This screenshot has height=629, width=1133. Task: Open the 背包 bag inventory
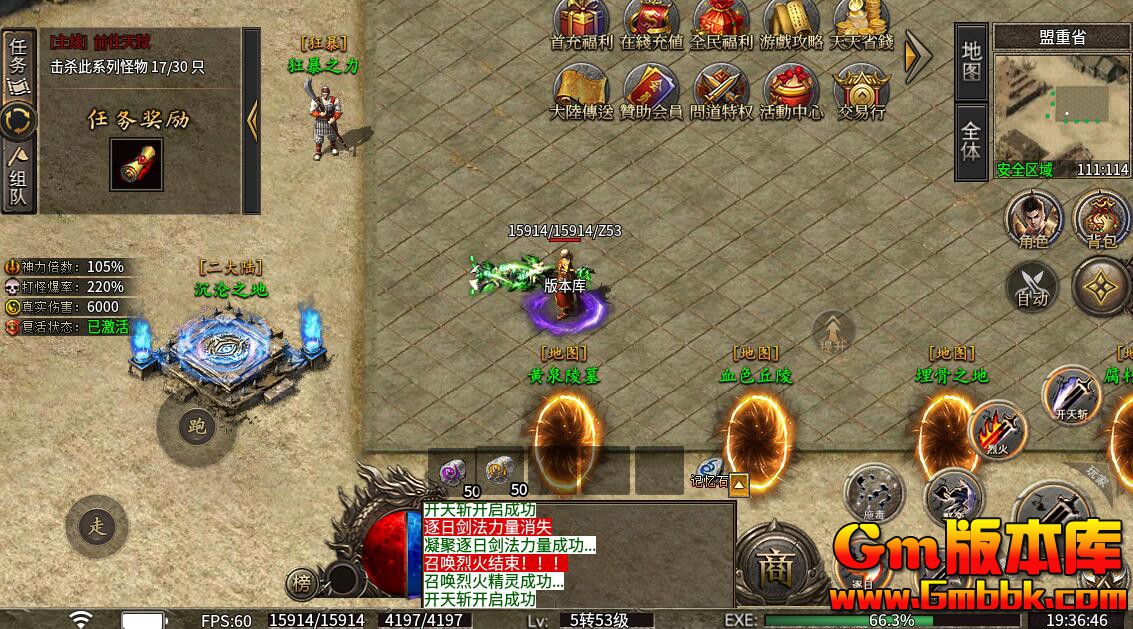[x=1101, y=220]
